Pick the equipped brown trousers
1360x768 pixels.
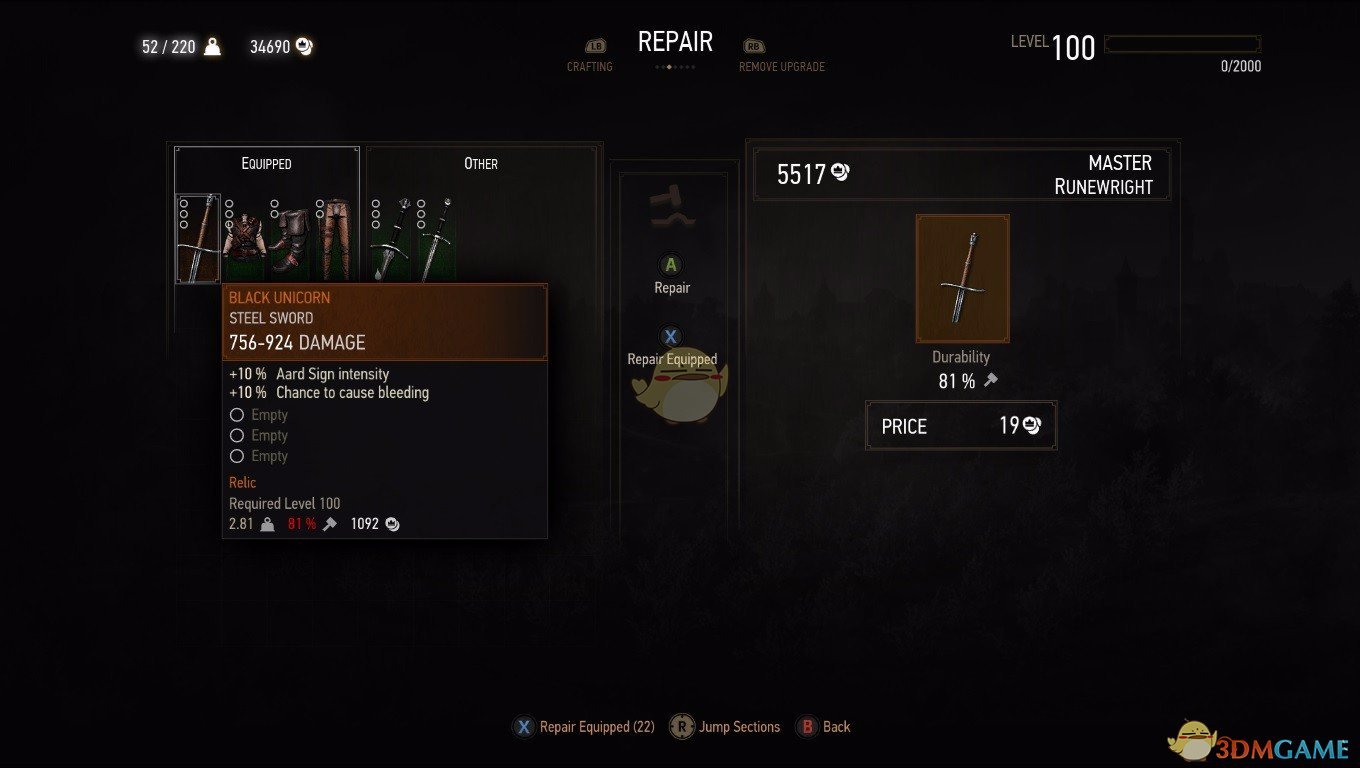335,240
